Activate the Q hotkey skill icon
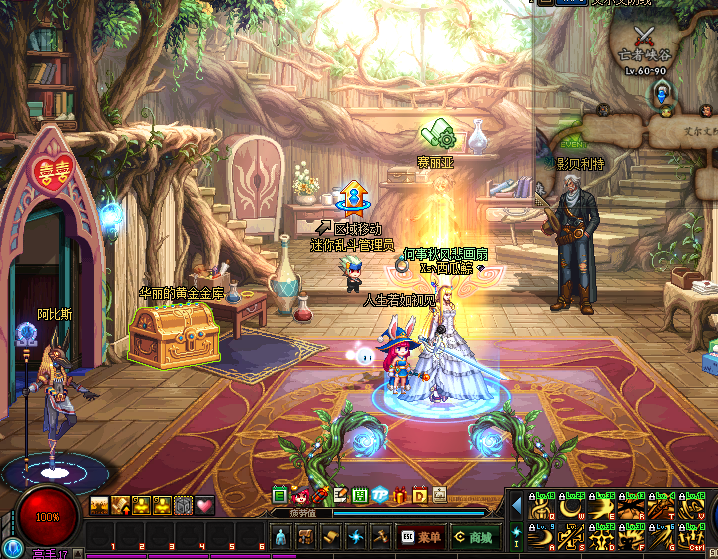The width and height of the screenshot is (718, 559). point(543,505)
